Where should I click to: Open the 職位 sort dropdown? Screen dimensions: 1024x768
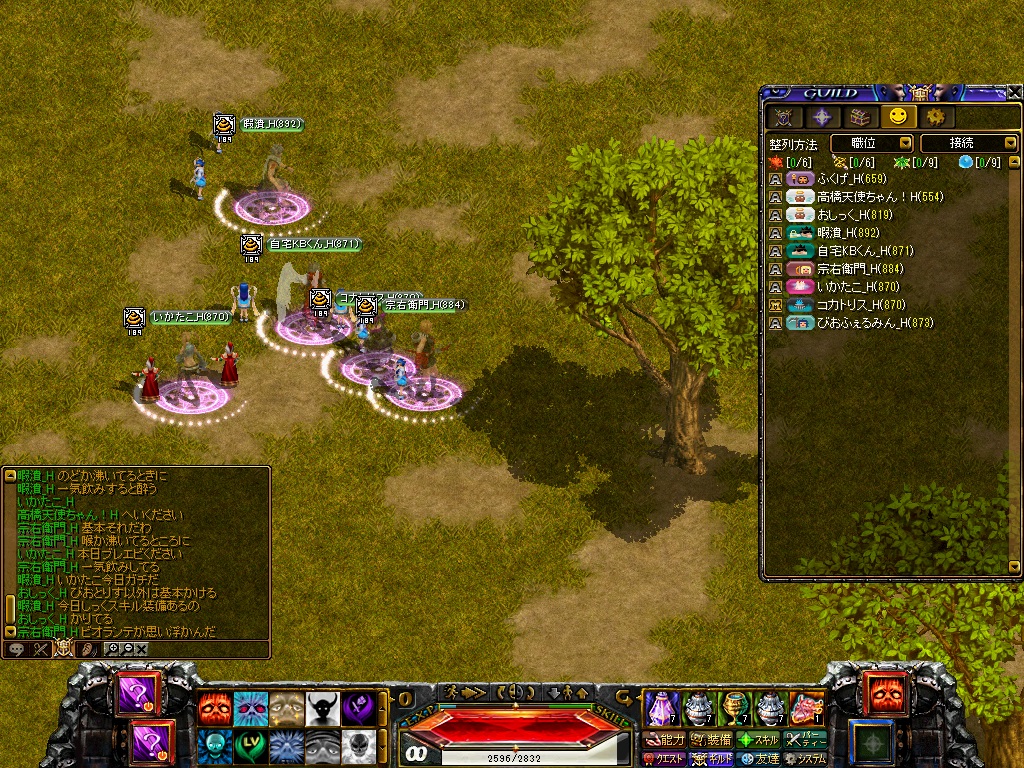pyautogui.click(x=871, y=144)
